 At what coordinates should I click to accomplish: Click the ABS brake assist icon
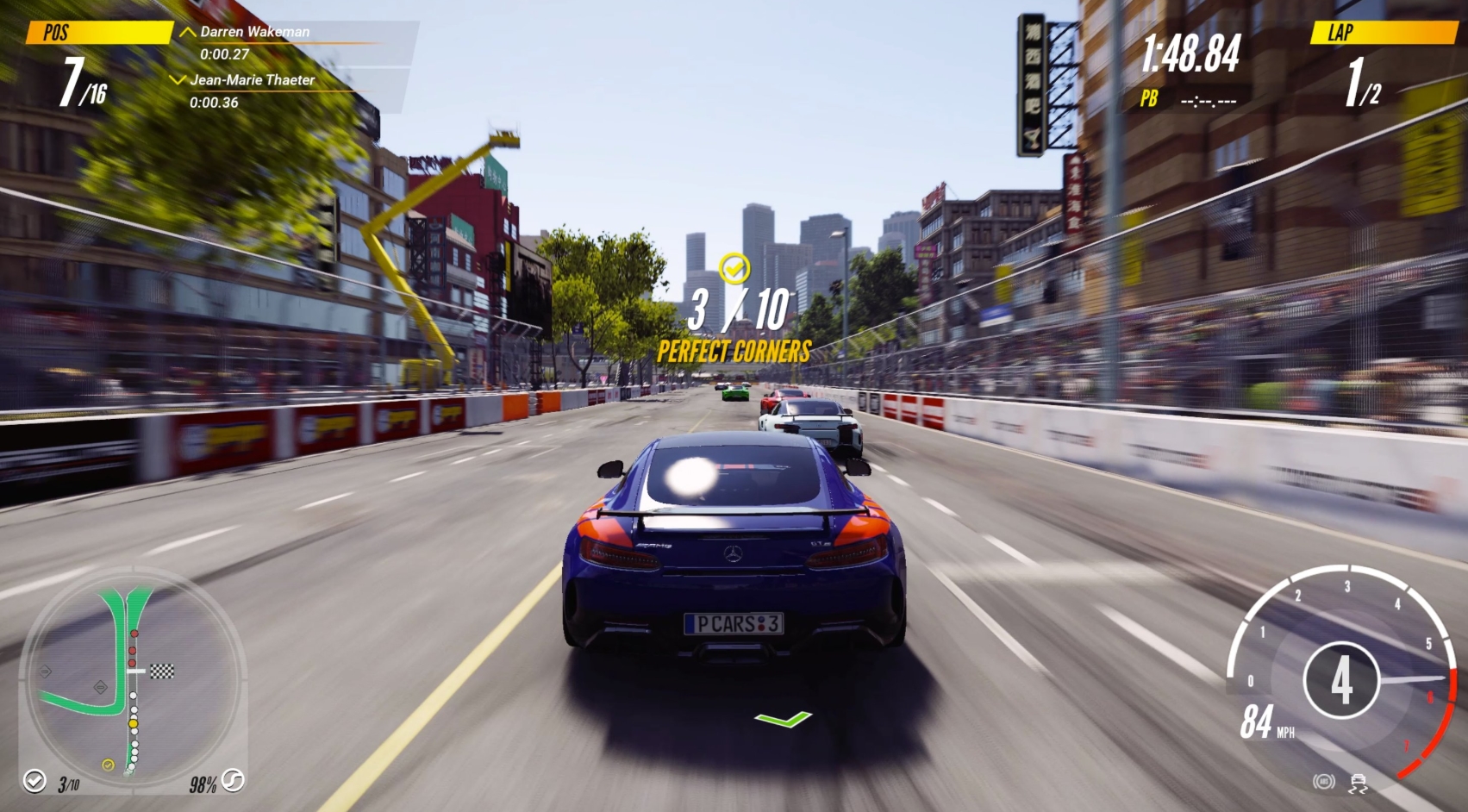click(x=1324, y=783)
